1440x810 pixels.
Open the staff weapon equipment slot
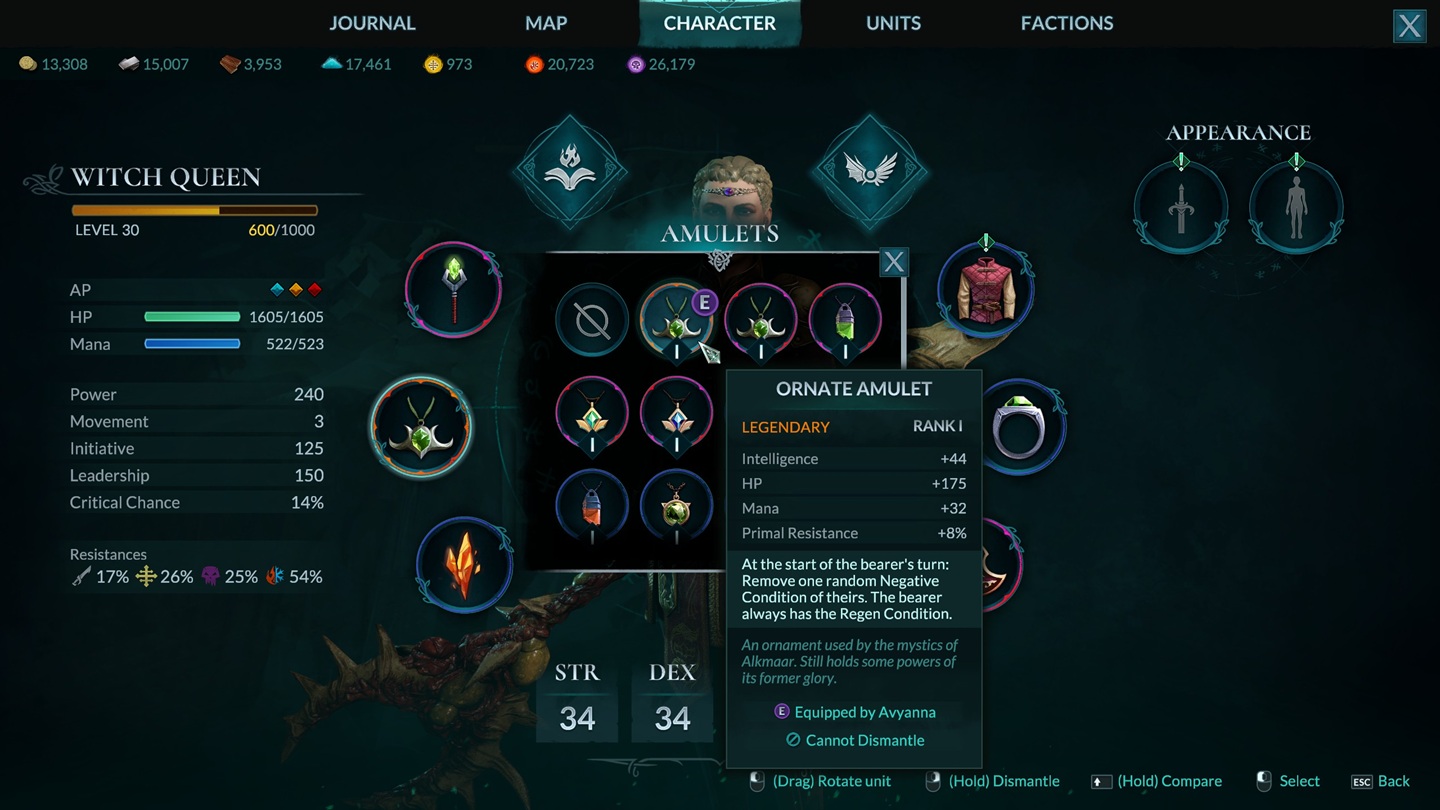[454, 290]
